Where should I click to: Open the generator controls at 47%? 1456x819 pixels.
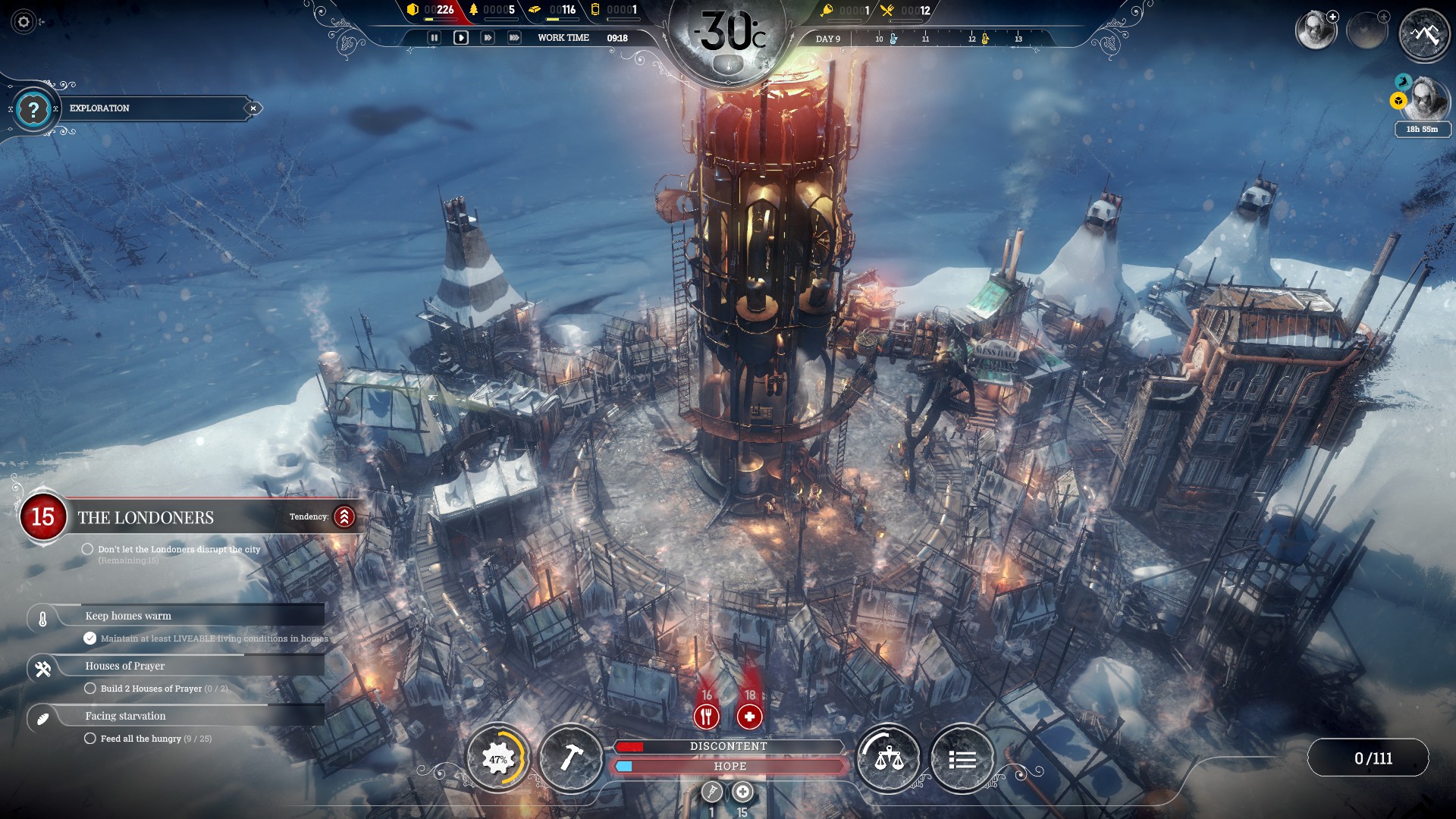coord(497,759)
